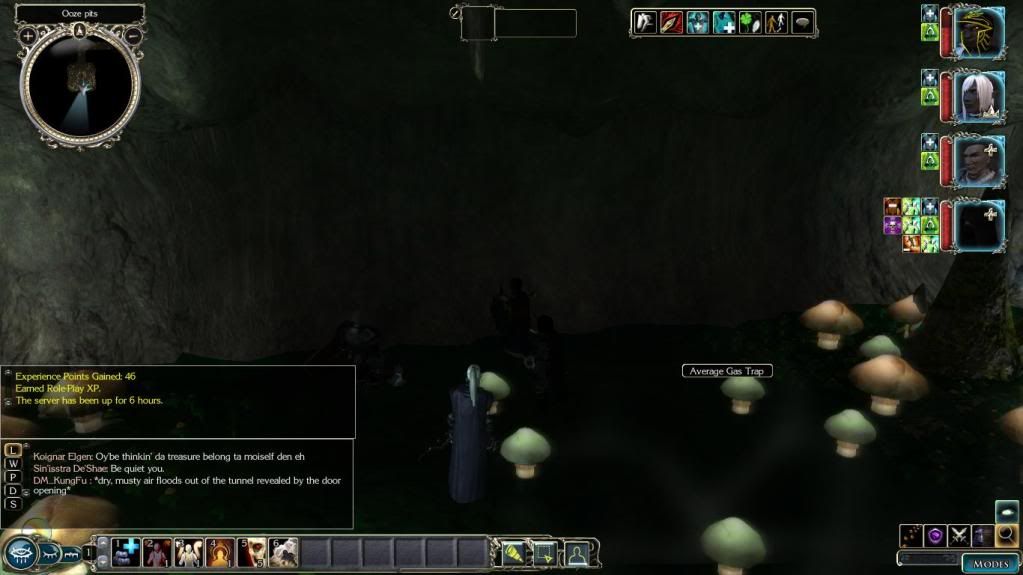Click the red feather effect icon
1023x575 pixels.
coord(671,23)
